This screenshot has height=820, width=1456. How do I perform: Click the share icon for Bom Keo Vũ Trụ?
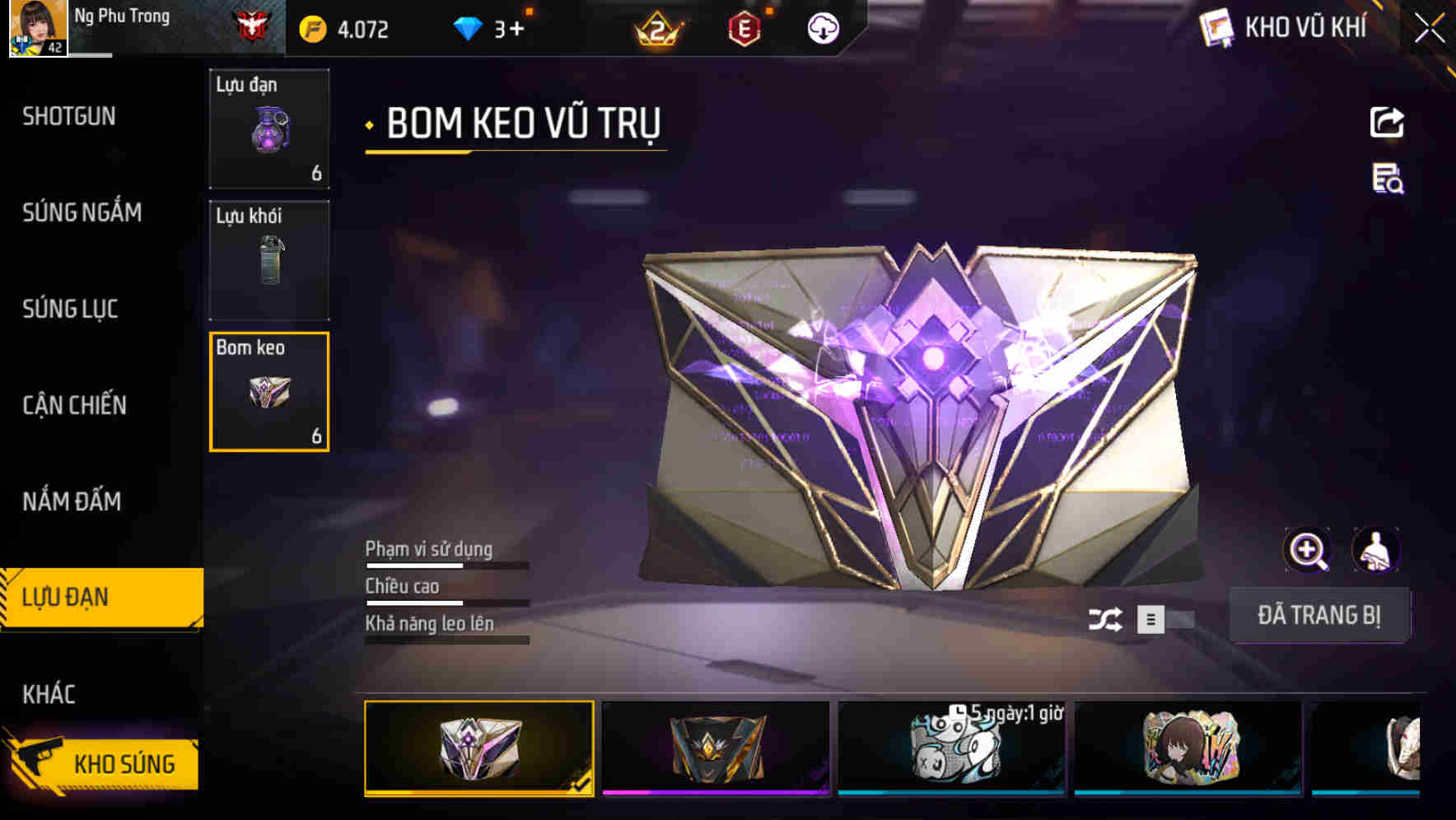tap(1387, 122)
